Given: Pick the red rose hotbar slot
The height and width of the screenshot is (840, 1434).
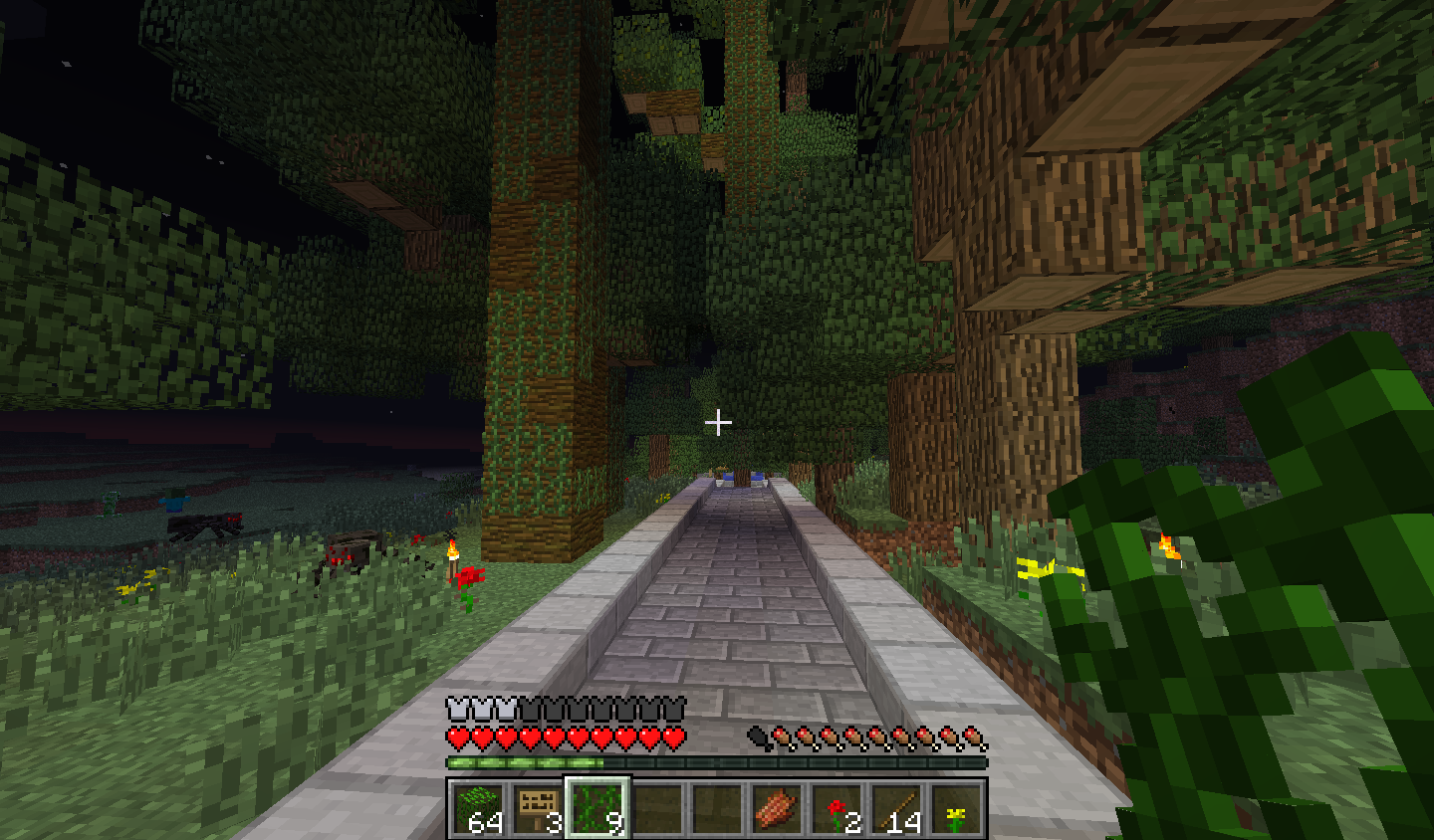Looking at the screenshot, I should pyautogui.click(x=836, y=807).
